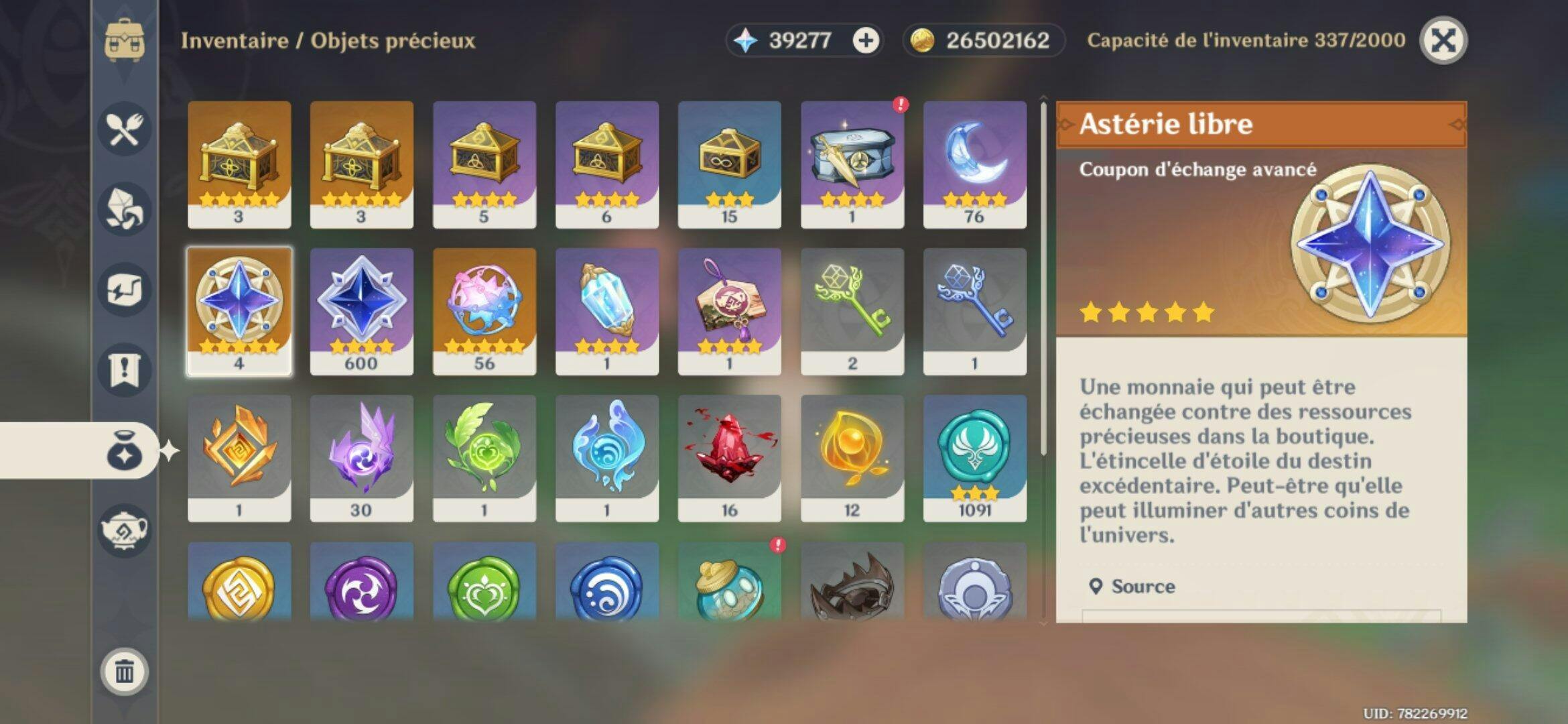Viewport: 1568px width, 724px height.
Task: Switch to the Food tab
Action: coord(125,129)
